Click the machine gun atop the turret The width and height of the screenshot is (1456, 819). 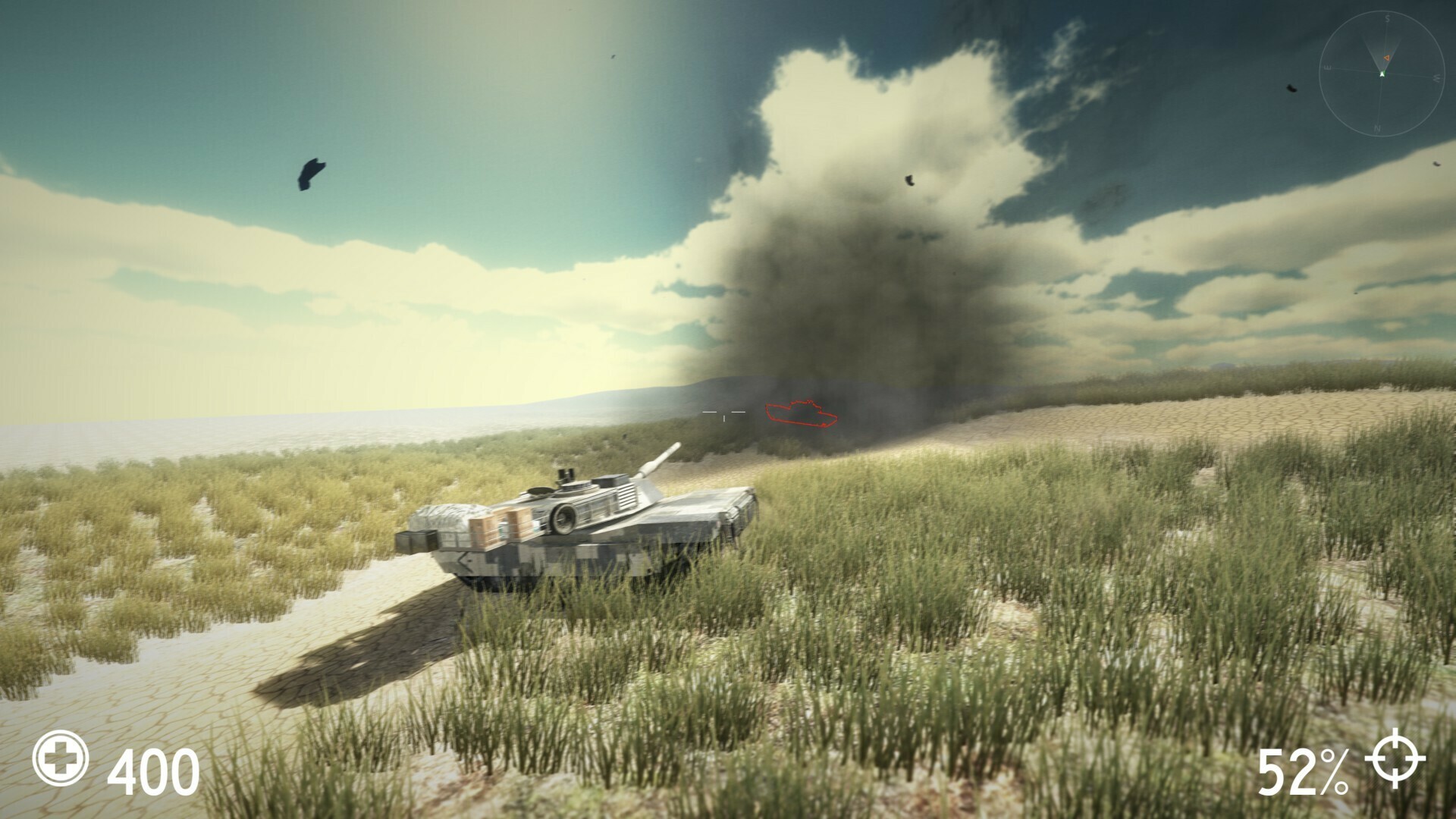[x=566, y=473]
